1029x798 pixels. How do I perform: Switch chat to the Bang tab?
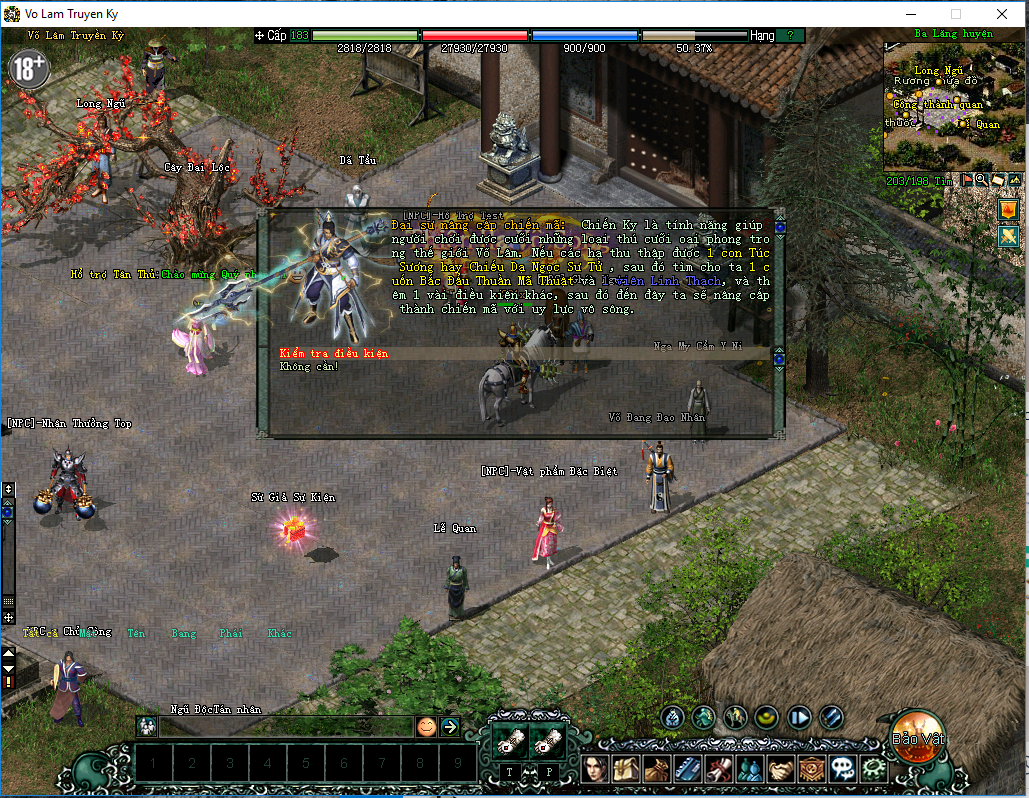184,633
